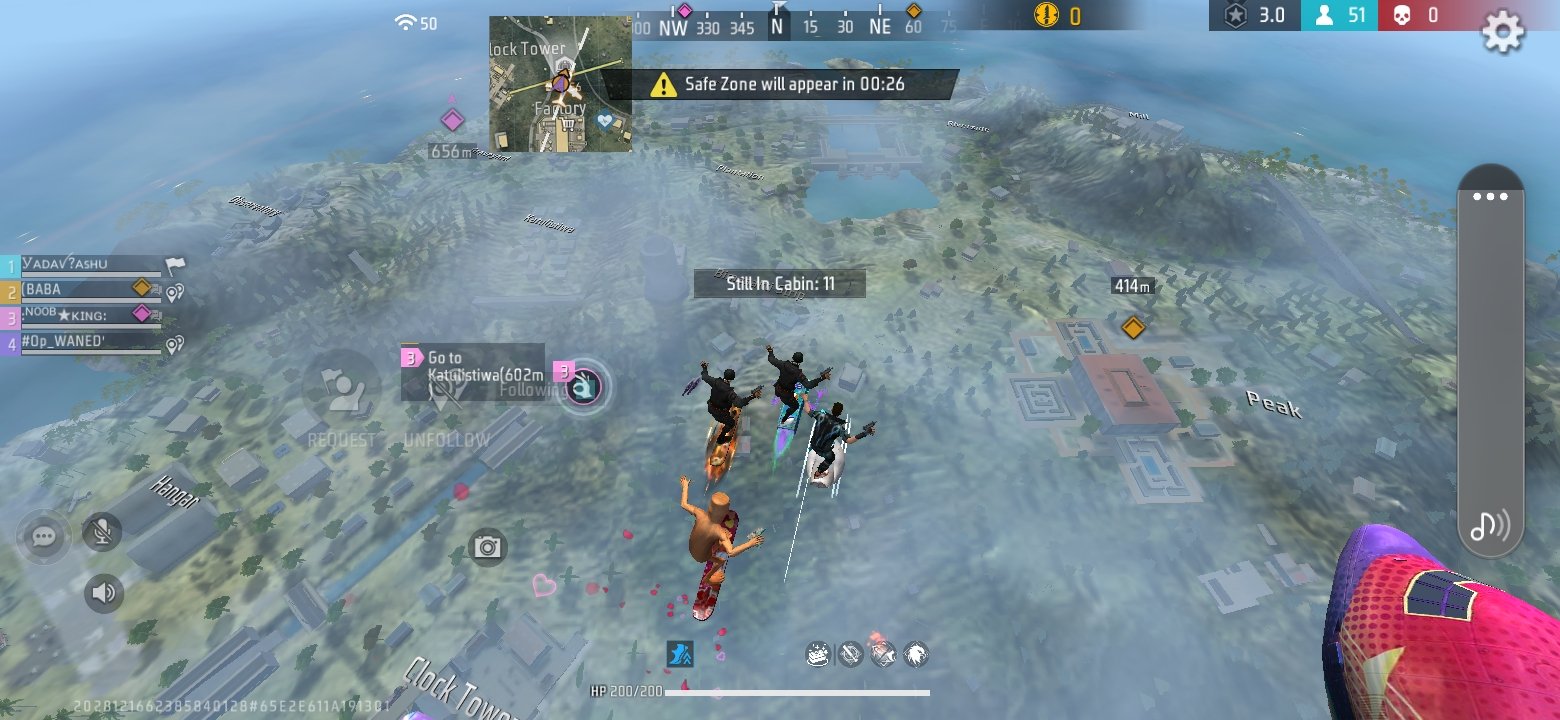Open the three-dots panel menu
Image resolution: width=1560 pixels, height=720 pixels.
point(1490,196)
